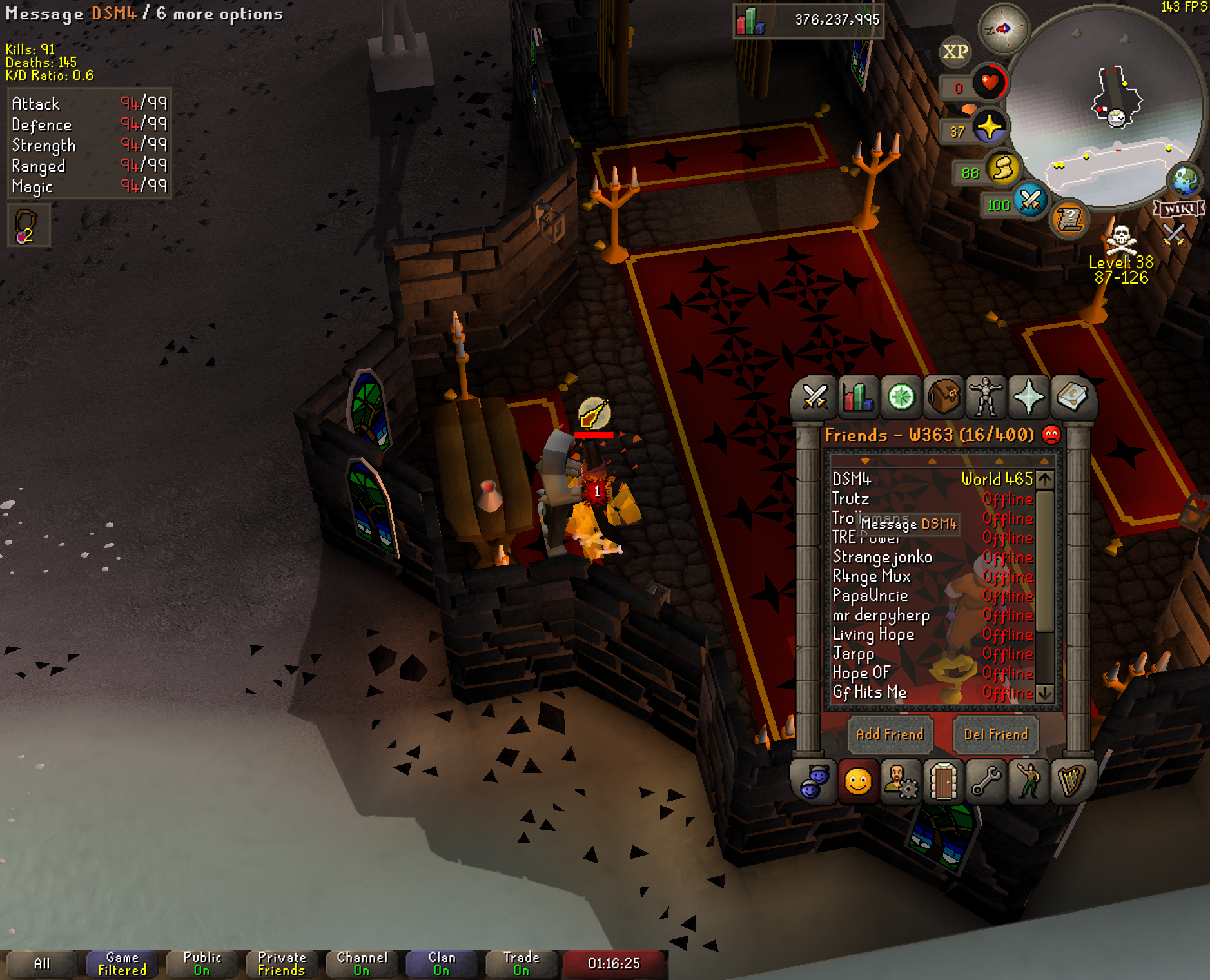Click the Wiki lookup button

[1179, 209]
